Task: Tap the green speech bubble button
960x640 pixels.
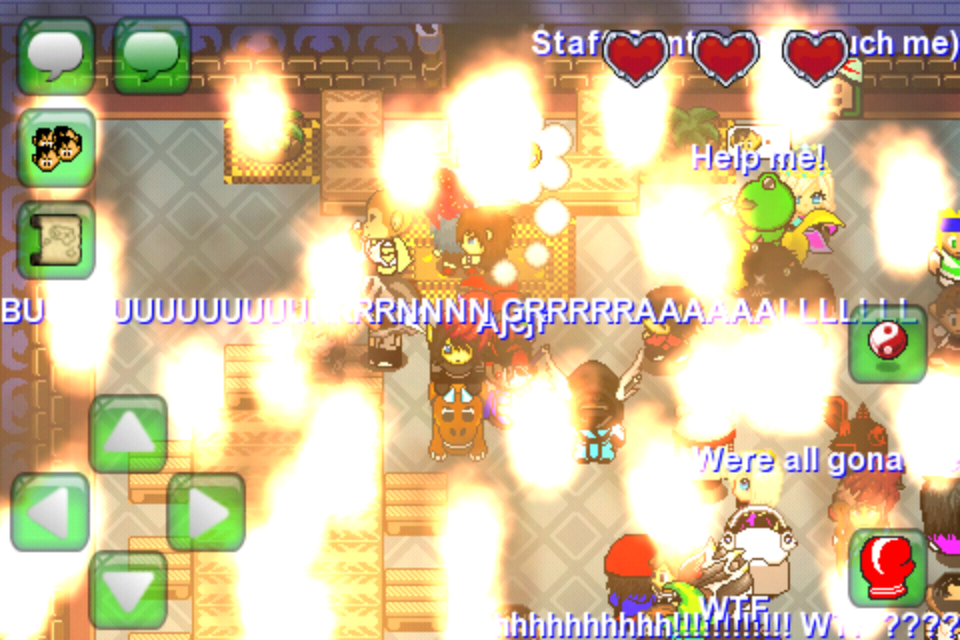Action: 152,56
